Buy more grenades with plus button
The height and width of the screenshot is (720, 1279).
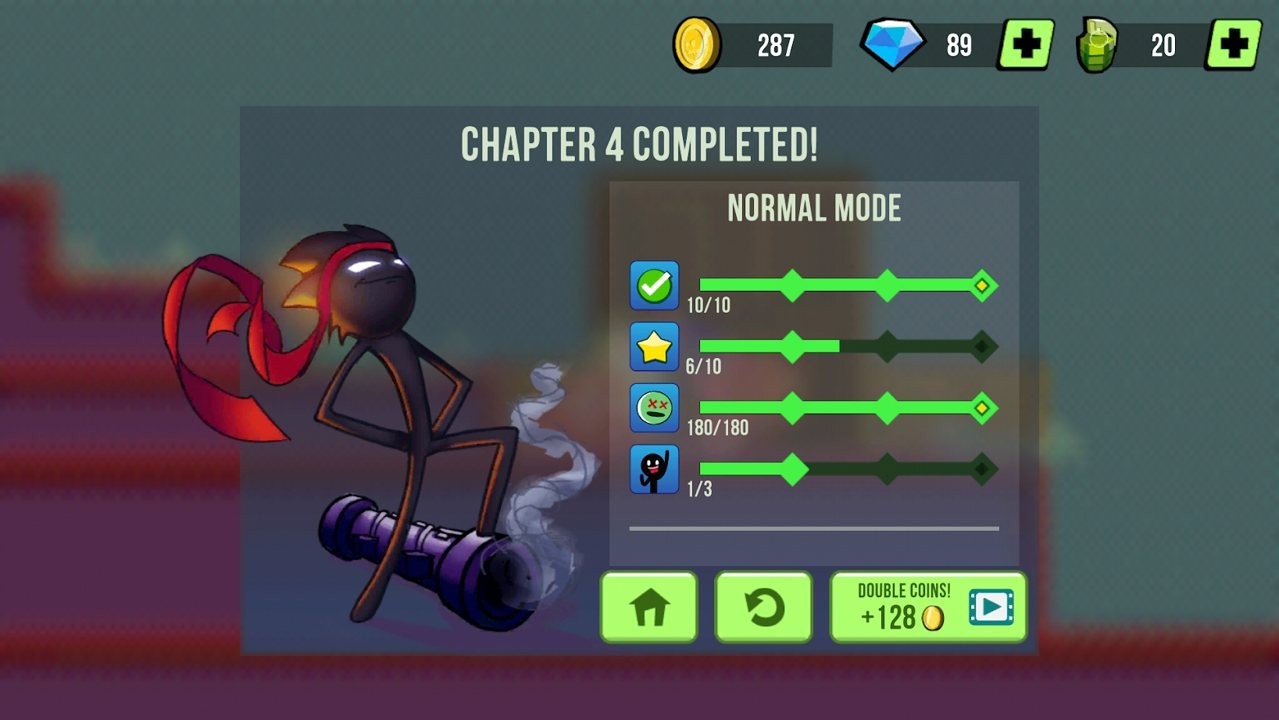(1233, 45)
